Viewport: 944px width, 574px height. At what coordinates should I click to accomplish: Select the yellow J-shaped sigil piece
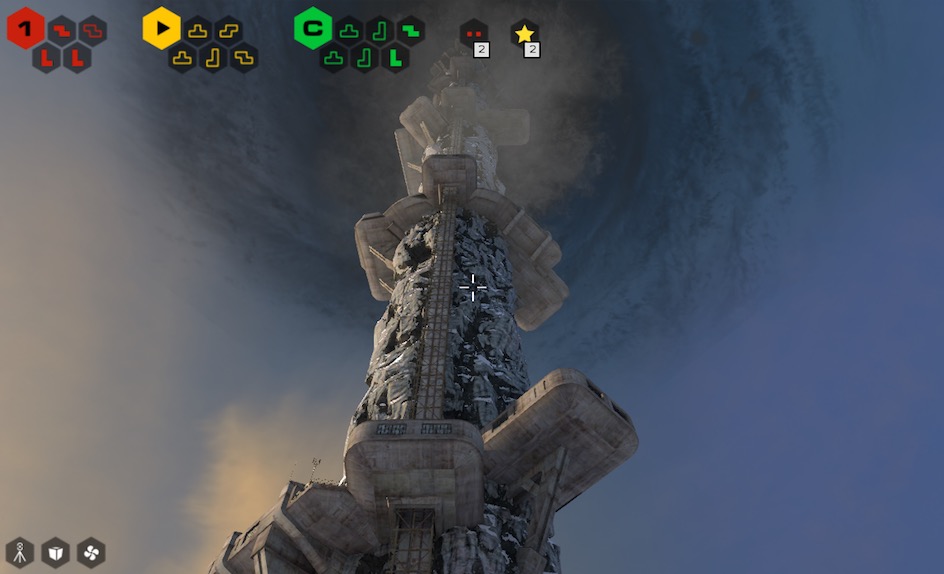pyautogui.click(x=213, y=58)
